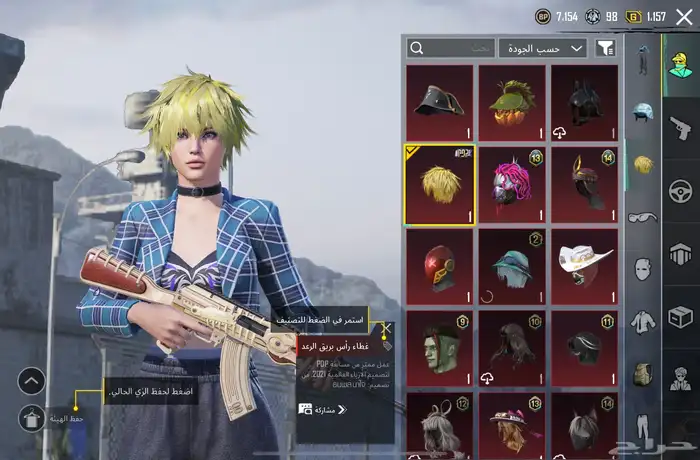This screenshot has height=460, width=700.
Task: Open the crate box category tab
Action: click(682, 316)
